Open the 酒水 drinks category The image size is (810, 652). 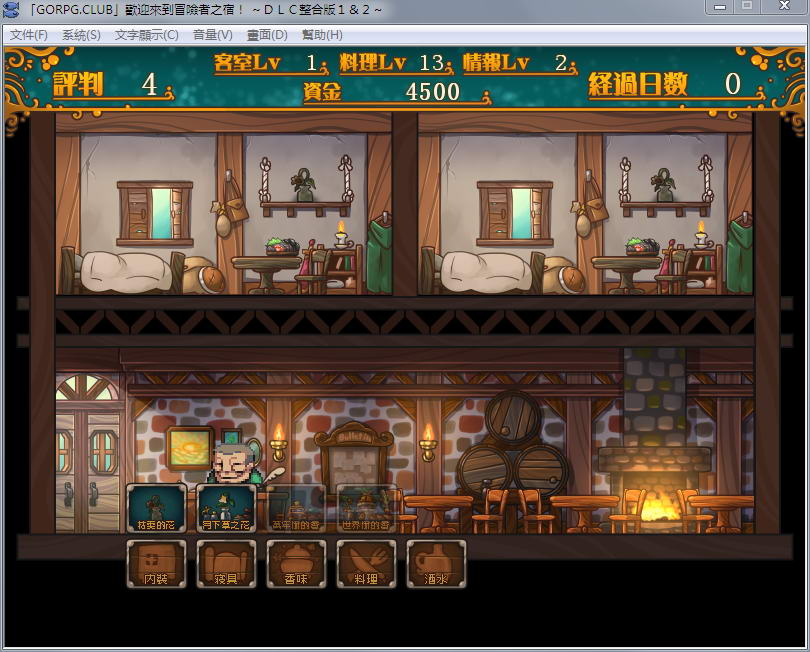click(436, 563)
